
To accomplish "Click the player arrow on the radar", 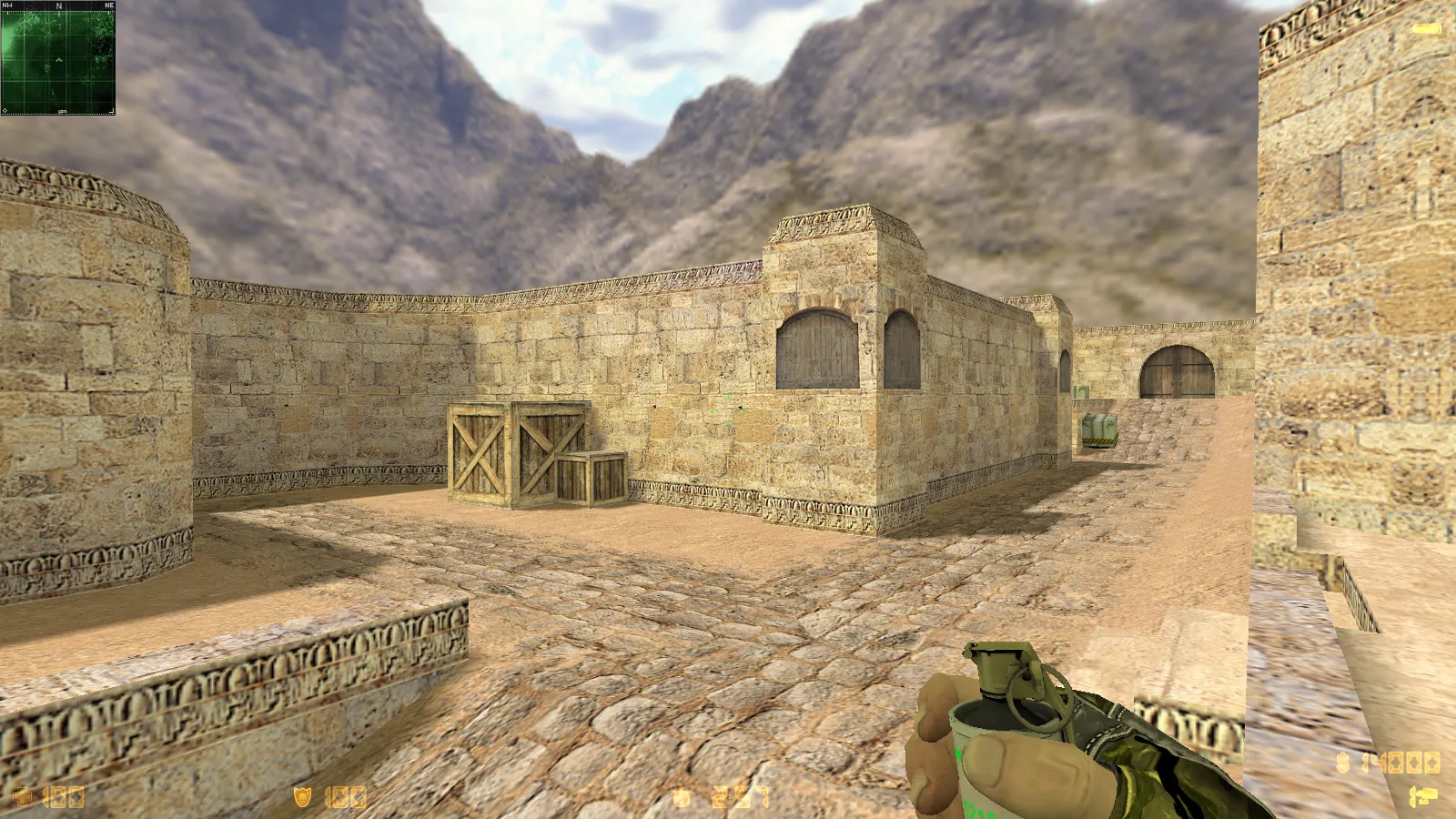I will 59,60.
